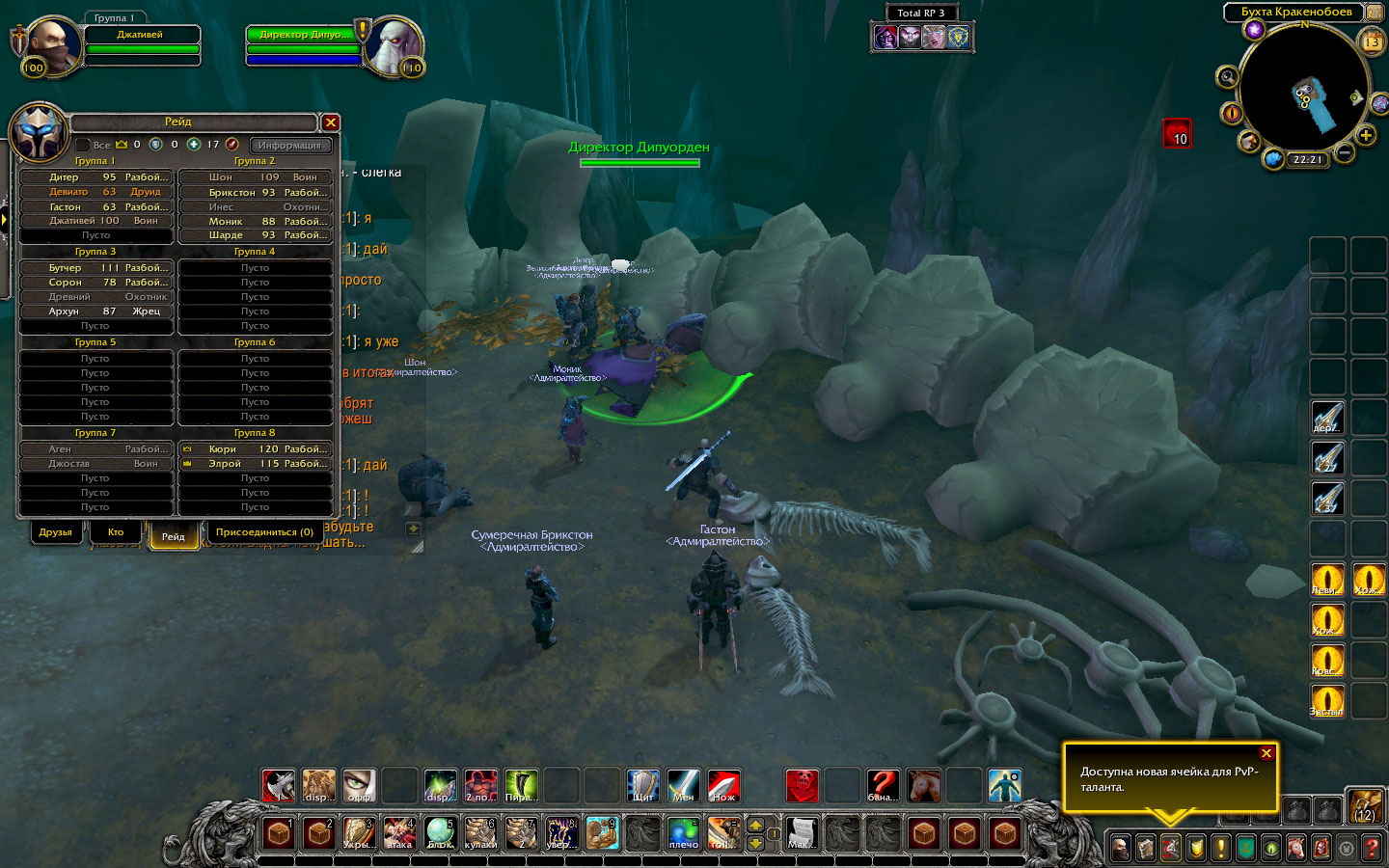Use the атака ability in slot 4
The height and width of the screenshot is (868, 1389).
tap(399, 832)
